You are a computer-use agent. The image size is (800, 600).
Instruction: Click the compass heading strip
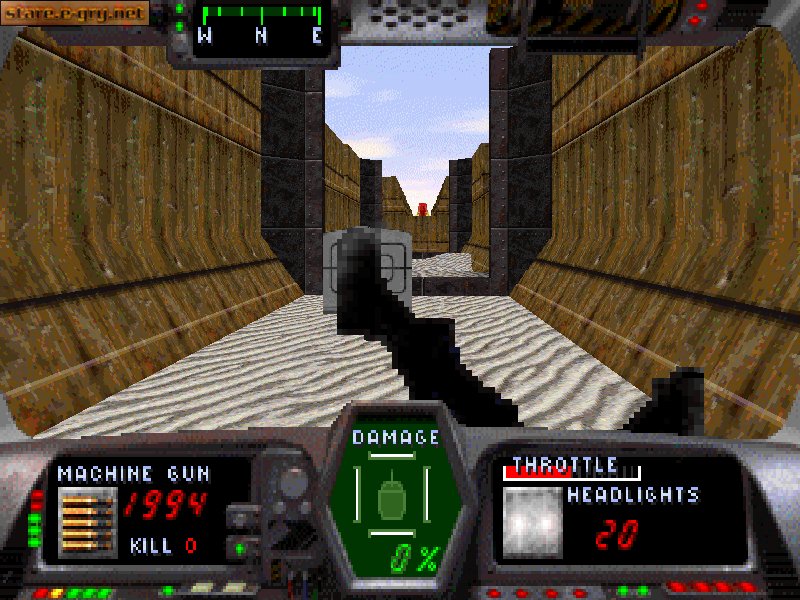[261, 25]
